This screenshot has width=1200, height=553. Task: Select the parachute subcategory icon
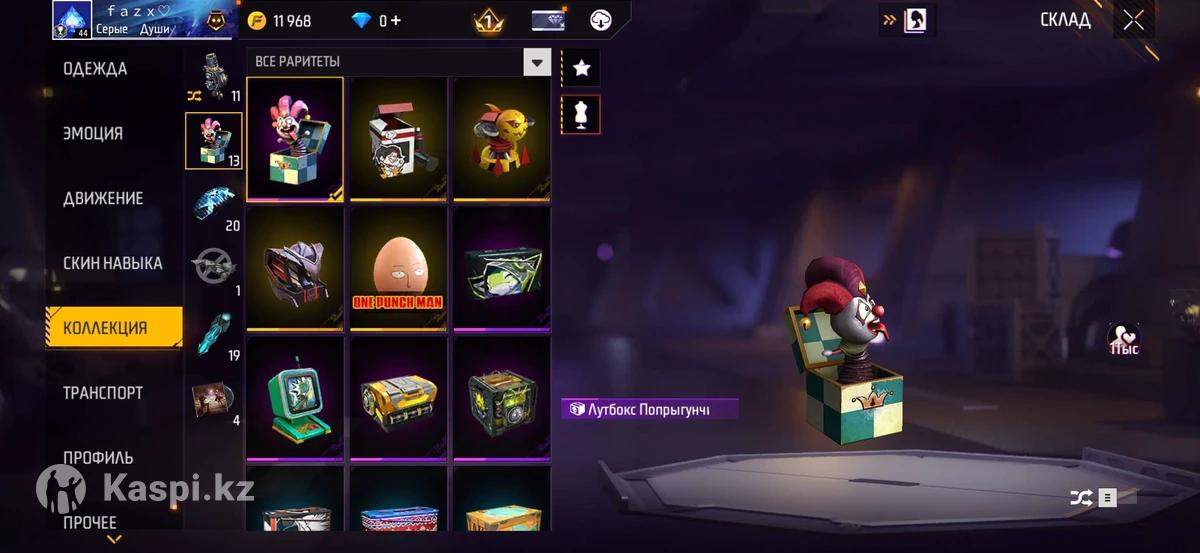coord(214,201)
